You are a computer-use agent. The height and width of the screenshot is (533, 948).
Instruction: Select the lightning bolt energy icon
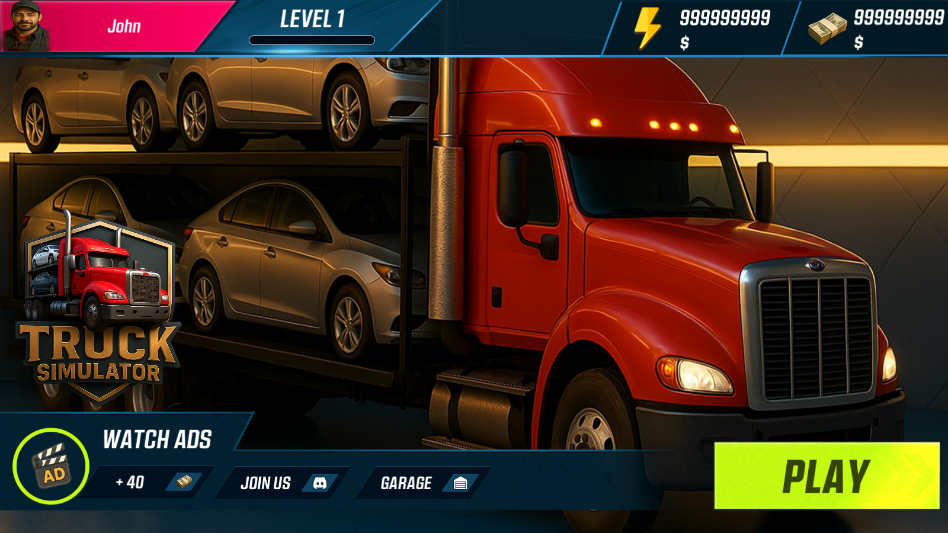[647, 28]
